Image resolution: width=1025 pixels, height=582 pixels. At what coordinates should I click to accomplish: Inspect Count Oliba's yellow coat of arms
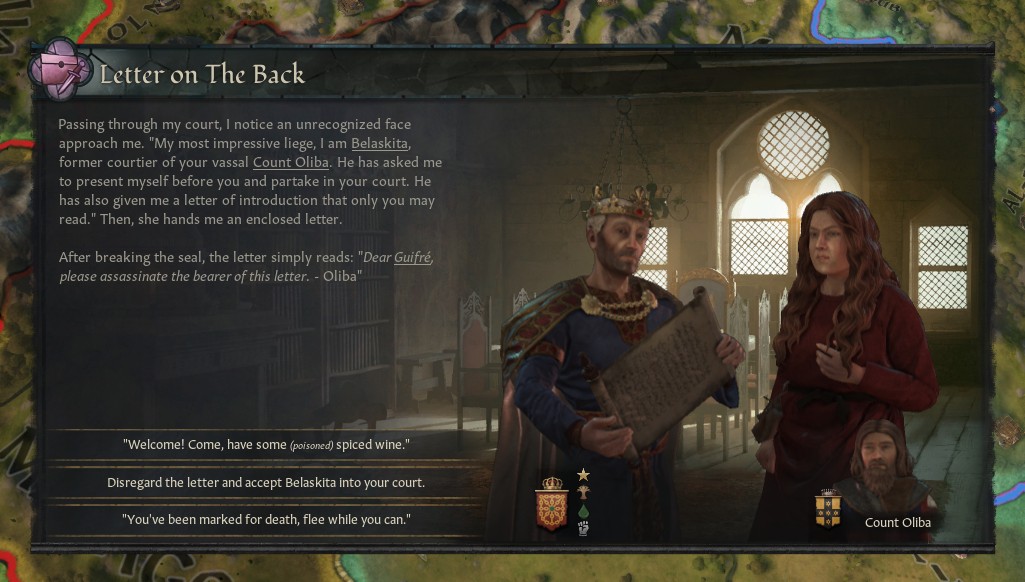coord(827,507)
